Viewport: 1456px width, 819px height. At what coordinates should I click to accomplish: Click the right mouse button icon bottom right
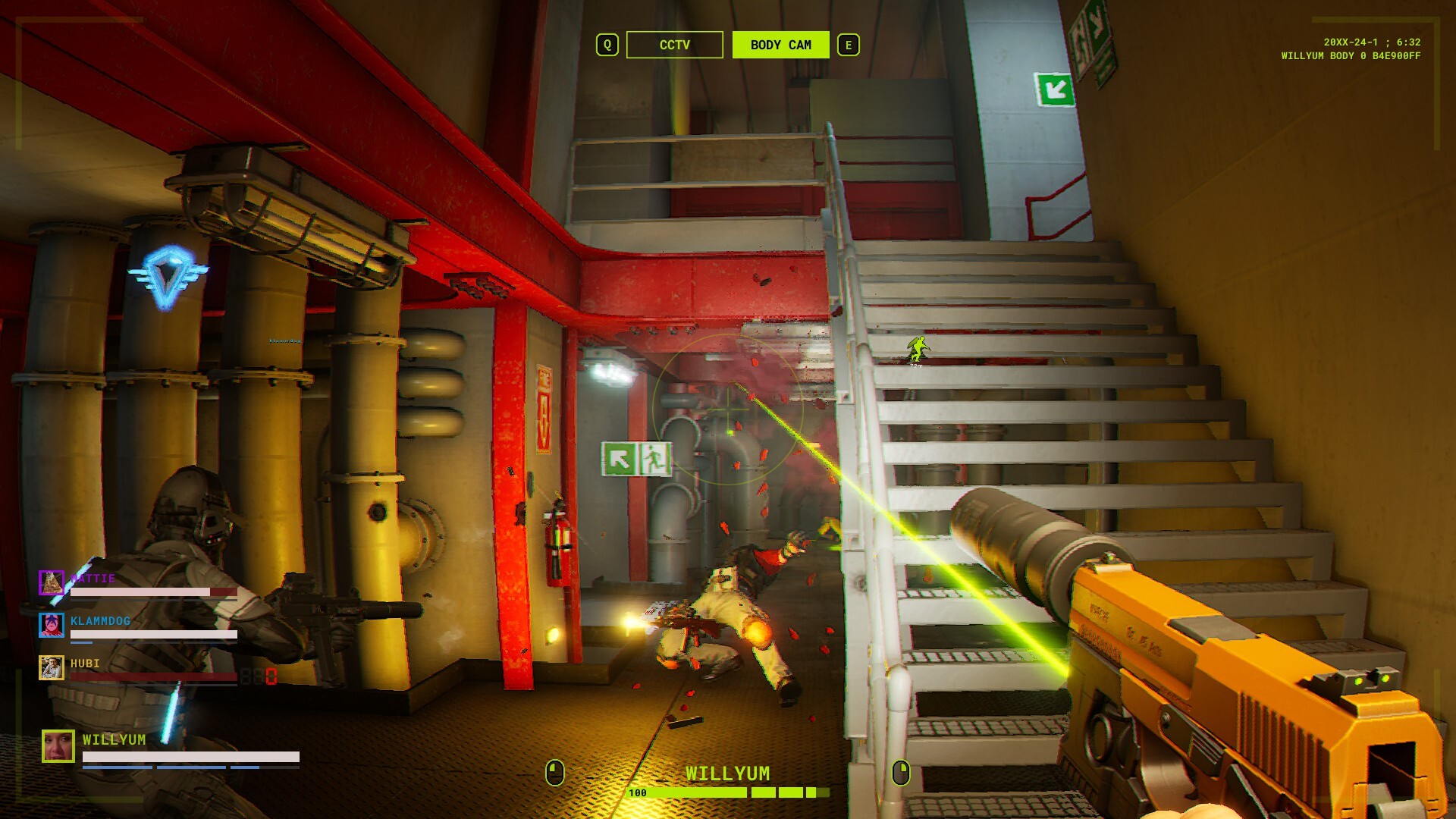899,774
